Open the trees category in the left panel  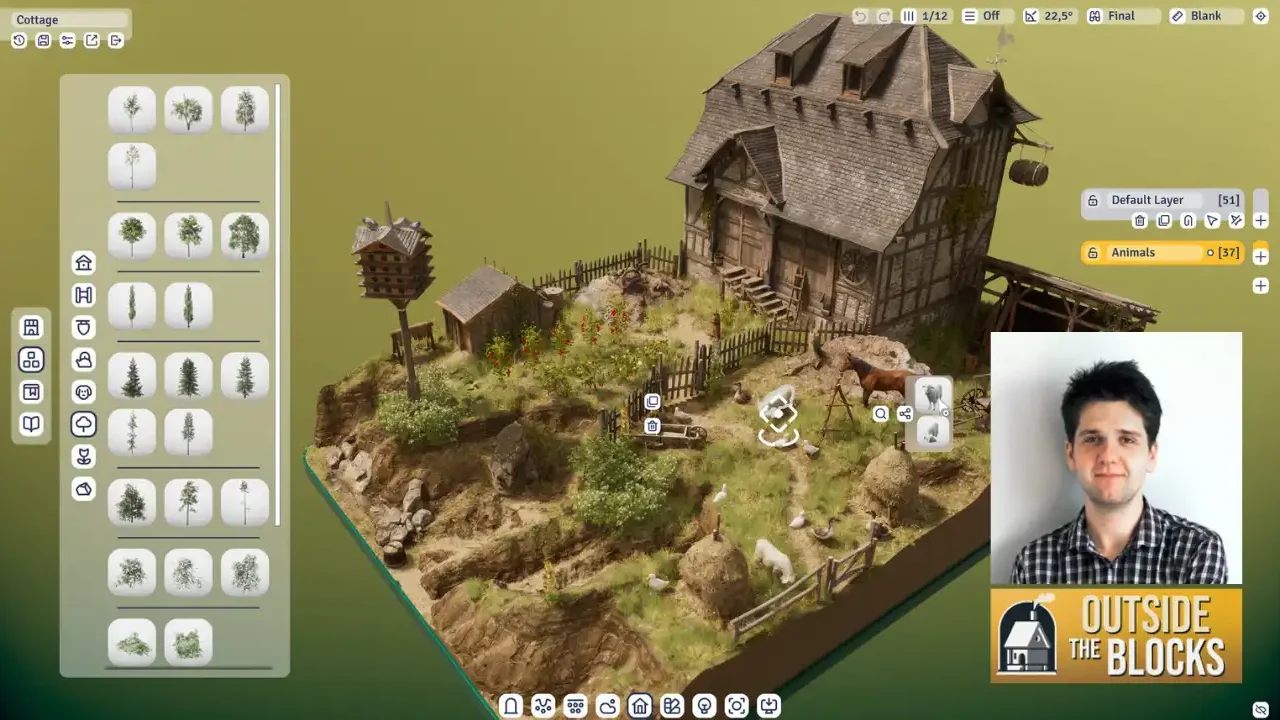[83, 424]
